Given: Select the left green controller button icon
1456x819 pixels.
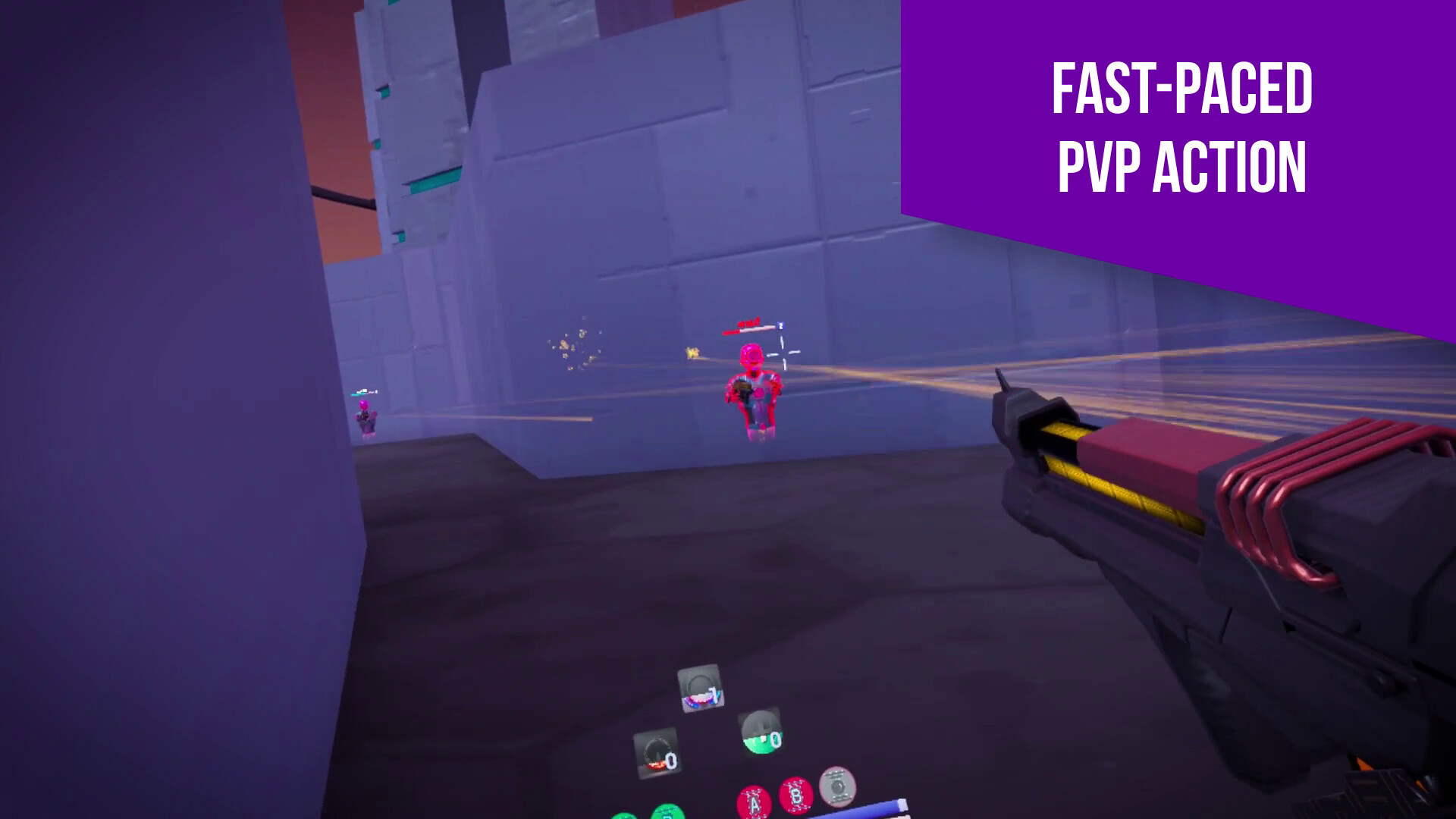Looking at the screenshot, I should [625, 816].
